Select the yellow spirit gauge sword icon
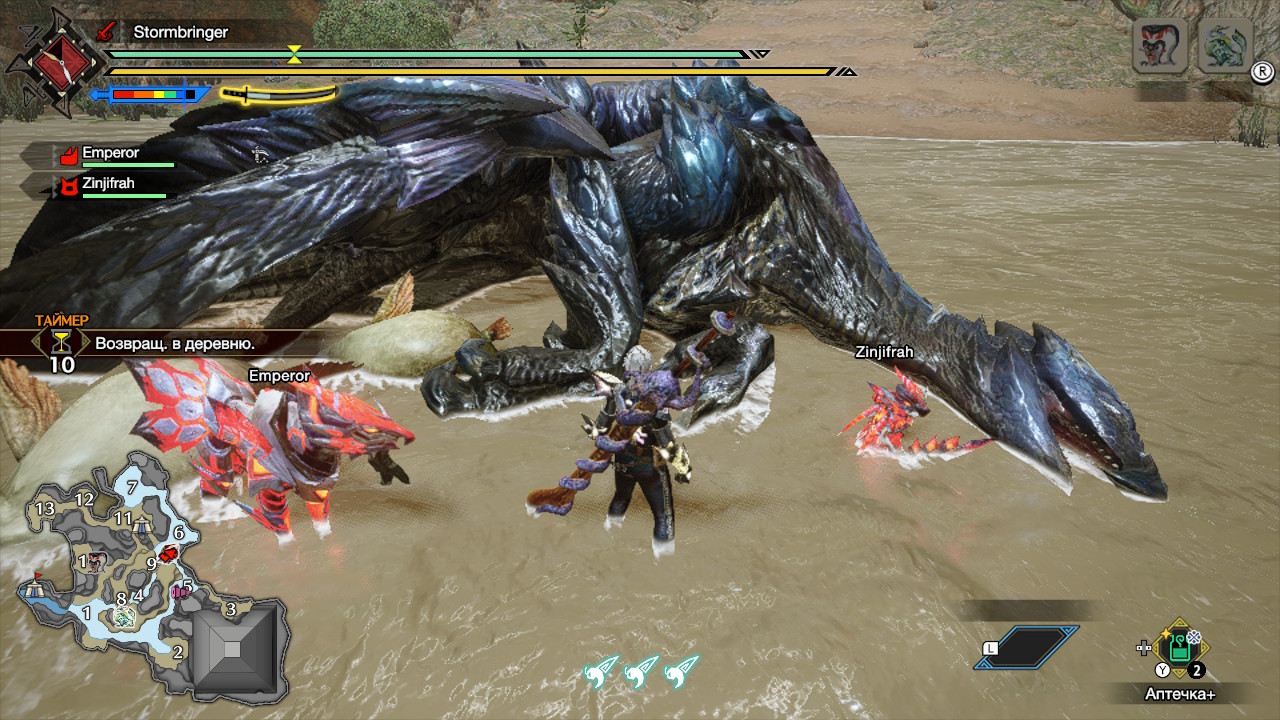This screenshot has height=720, width=1280. 277,94
